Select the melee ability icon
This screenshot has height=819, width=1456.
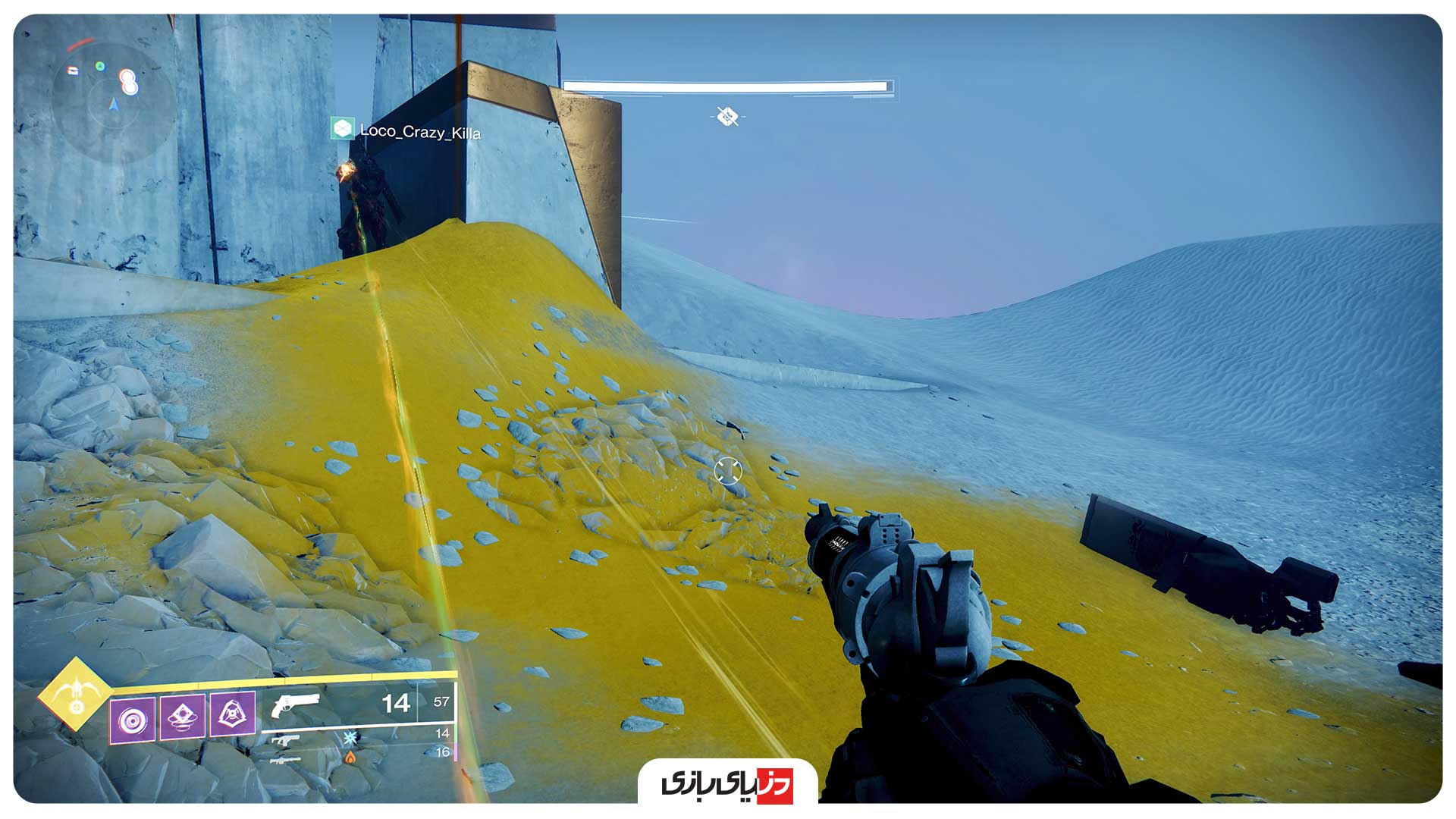pos(182,716)
